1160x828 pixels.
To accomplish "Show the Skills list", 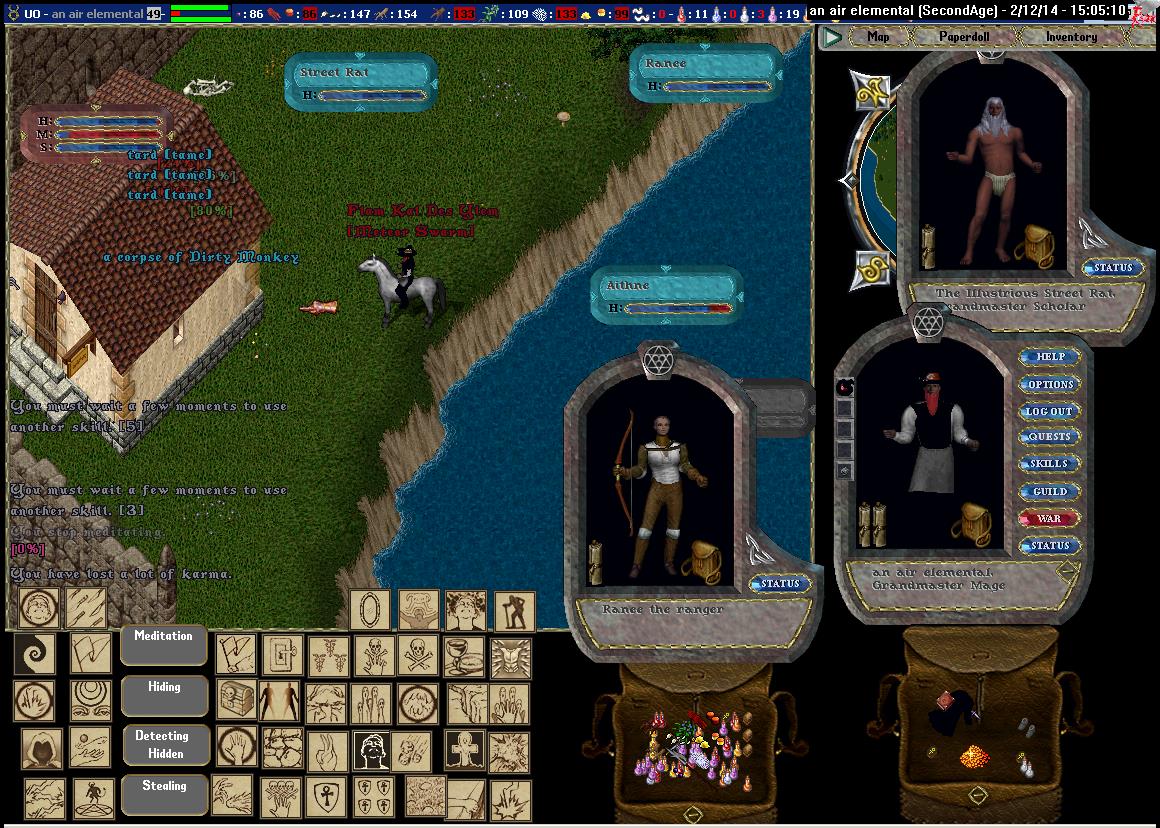I will click(1050, 464).
